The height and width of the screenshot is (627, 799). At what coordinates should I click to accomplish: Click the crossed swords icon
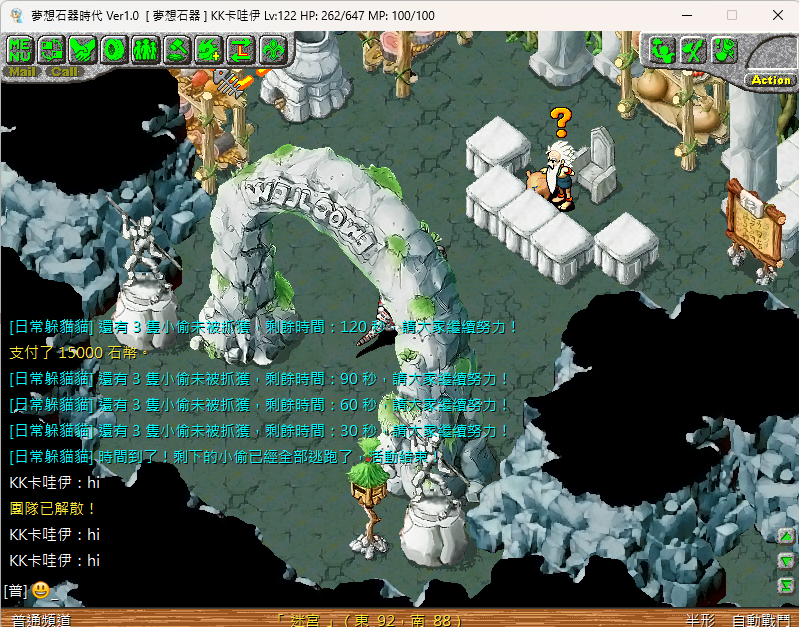coord(692,48)
